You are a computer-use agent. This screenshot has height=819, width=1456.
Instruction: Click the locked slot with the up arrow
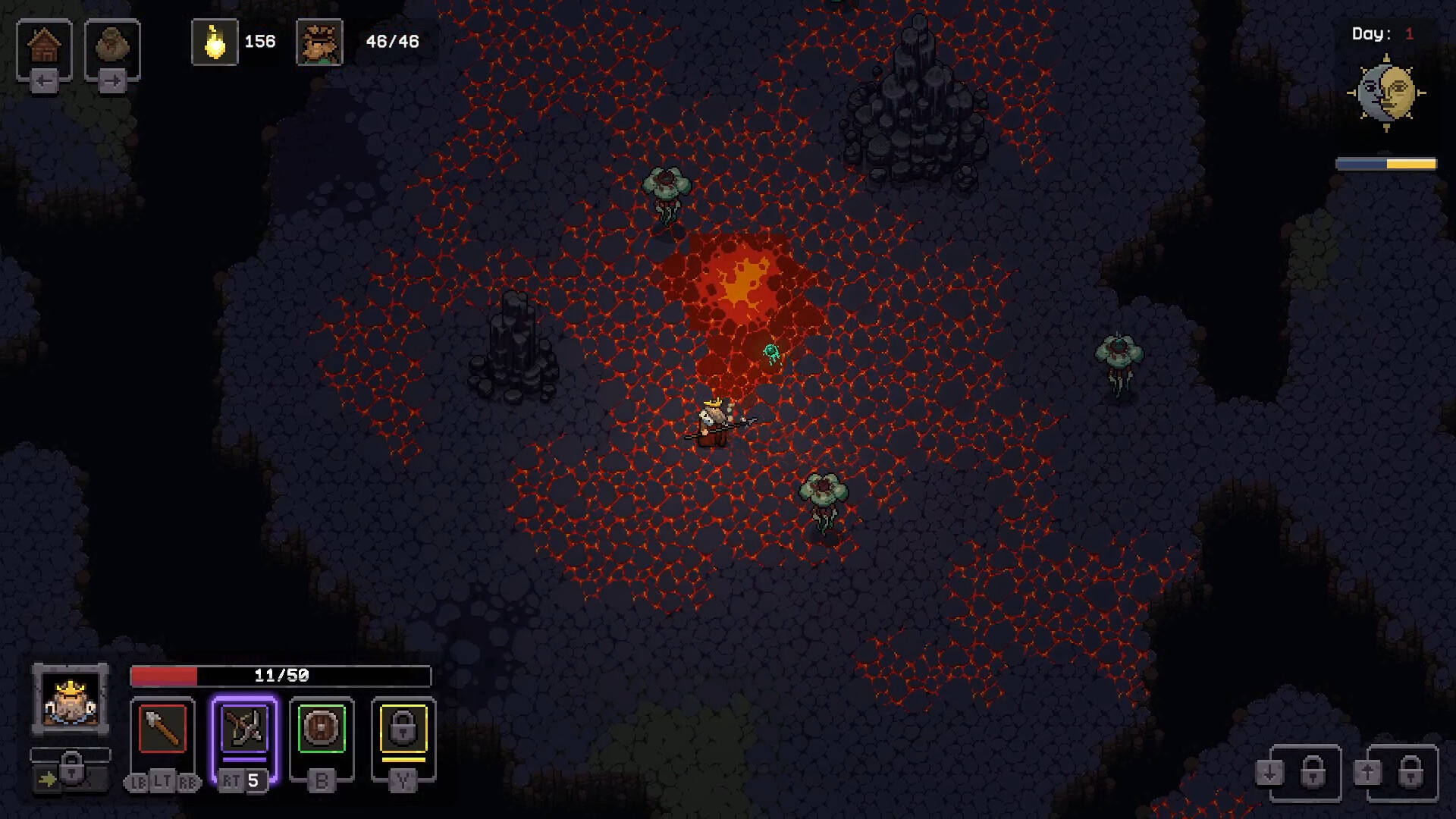point(1402,773)
